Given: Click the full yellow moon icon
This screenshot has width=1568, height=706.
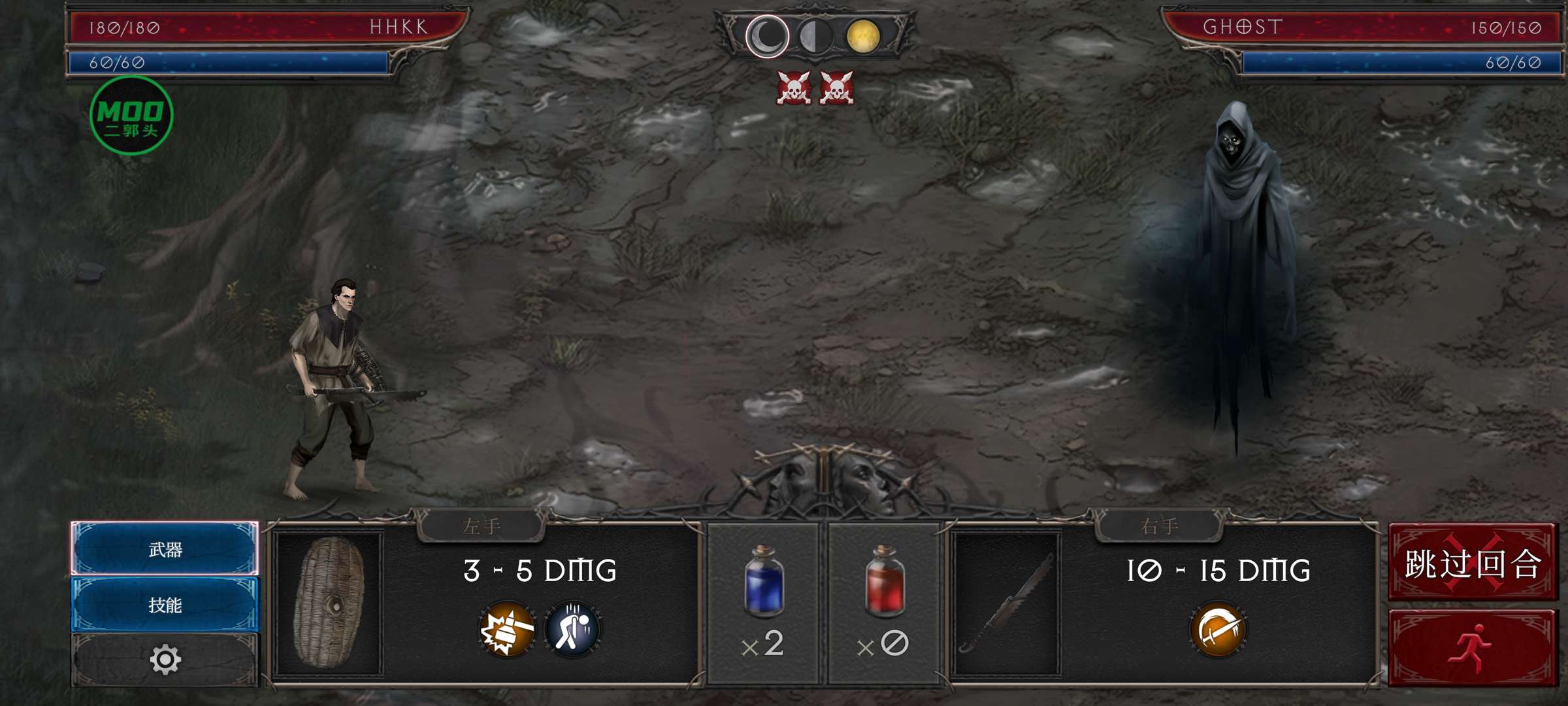Looking at the screenshot, I should point(863,37).
